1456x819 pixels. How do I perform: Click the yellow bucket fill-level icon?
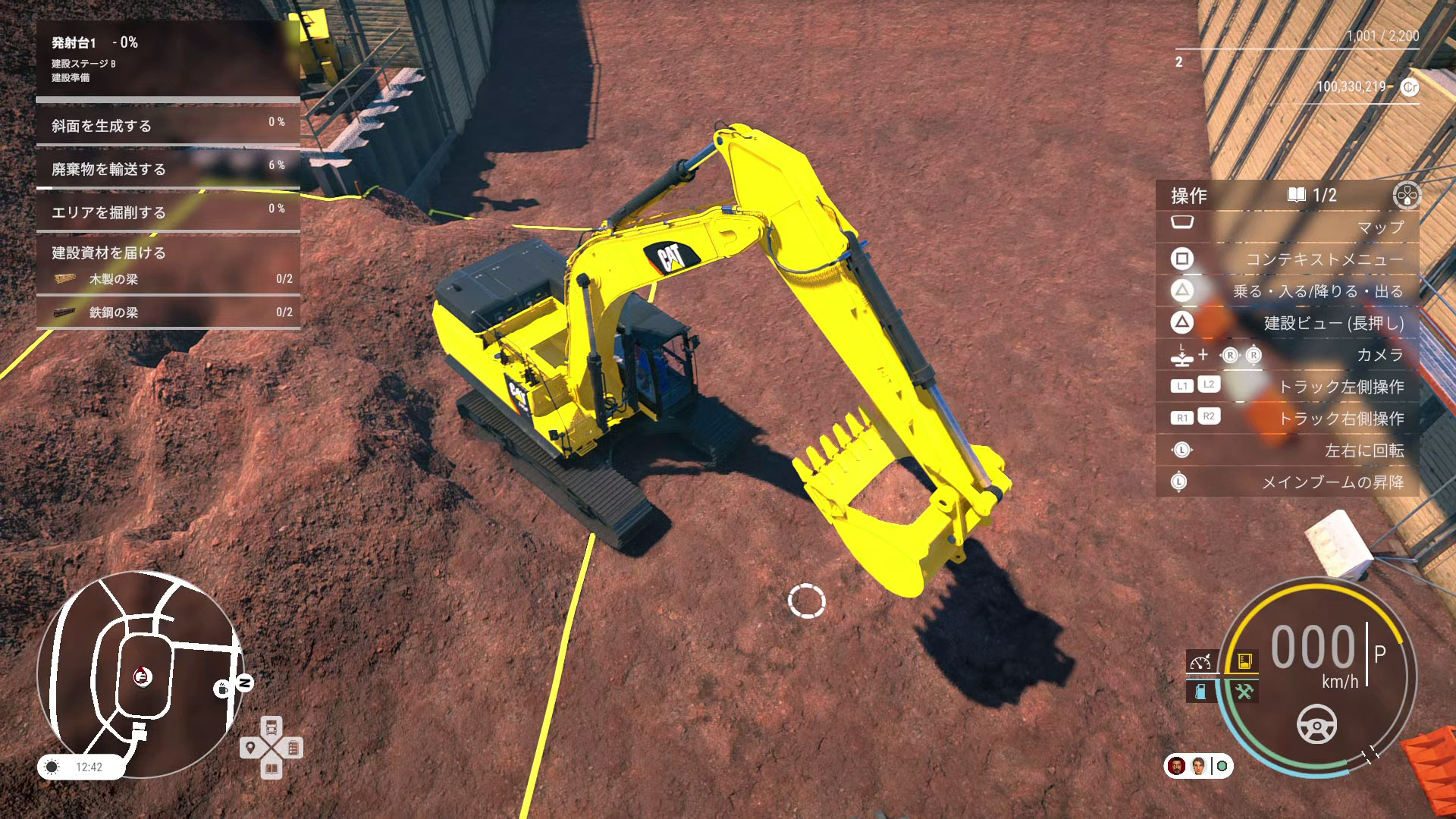point(1244,662)
